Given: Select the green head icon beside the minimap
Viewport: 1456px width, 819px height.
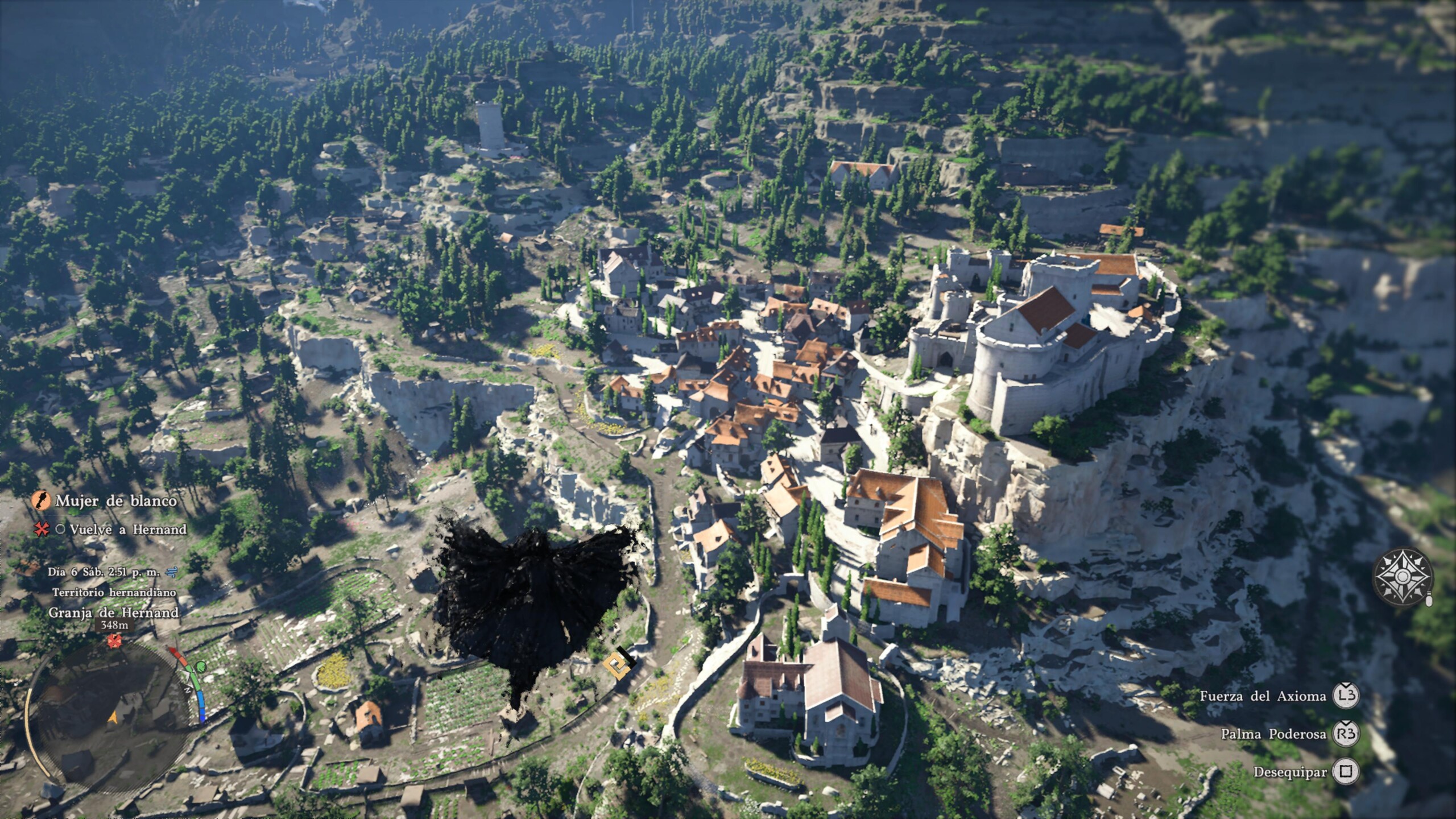Looking at the screenshot, I should [201, 667].
